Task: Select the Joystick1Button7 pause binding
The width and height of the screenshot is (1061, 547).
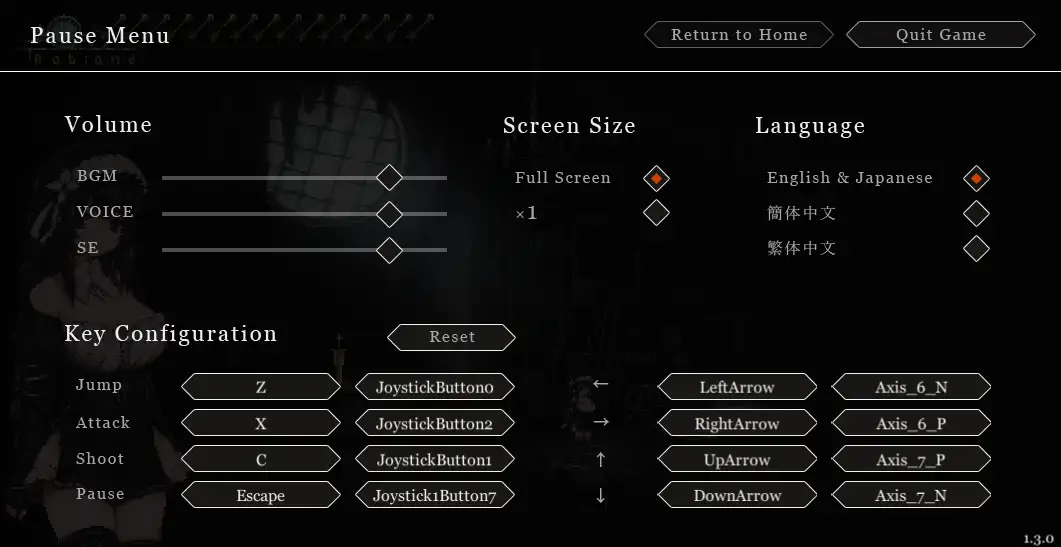Action: coord(435,496)
